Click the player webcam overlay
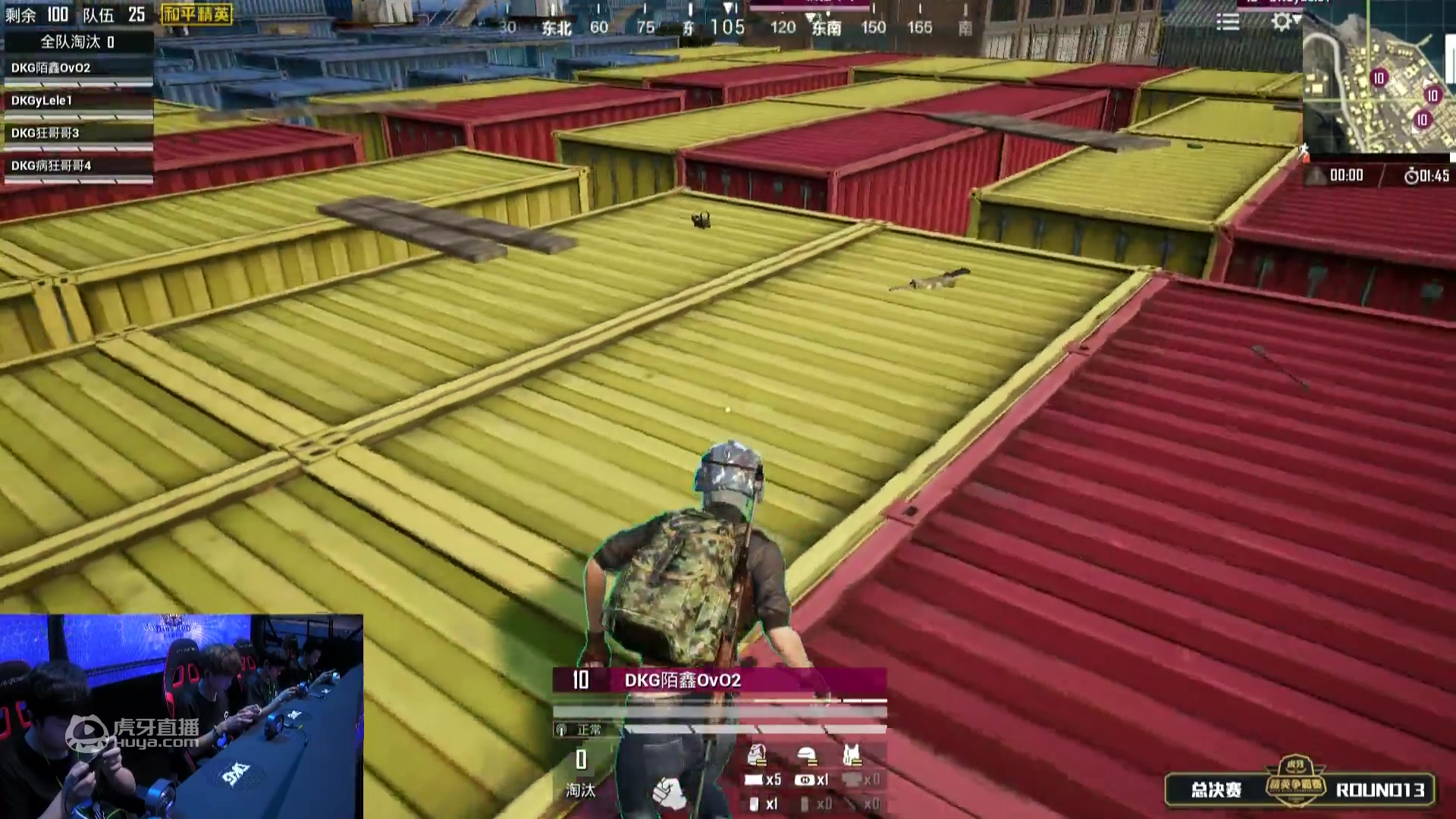 pos(182,716)
